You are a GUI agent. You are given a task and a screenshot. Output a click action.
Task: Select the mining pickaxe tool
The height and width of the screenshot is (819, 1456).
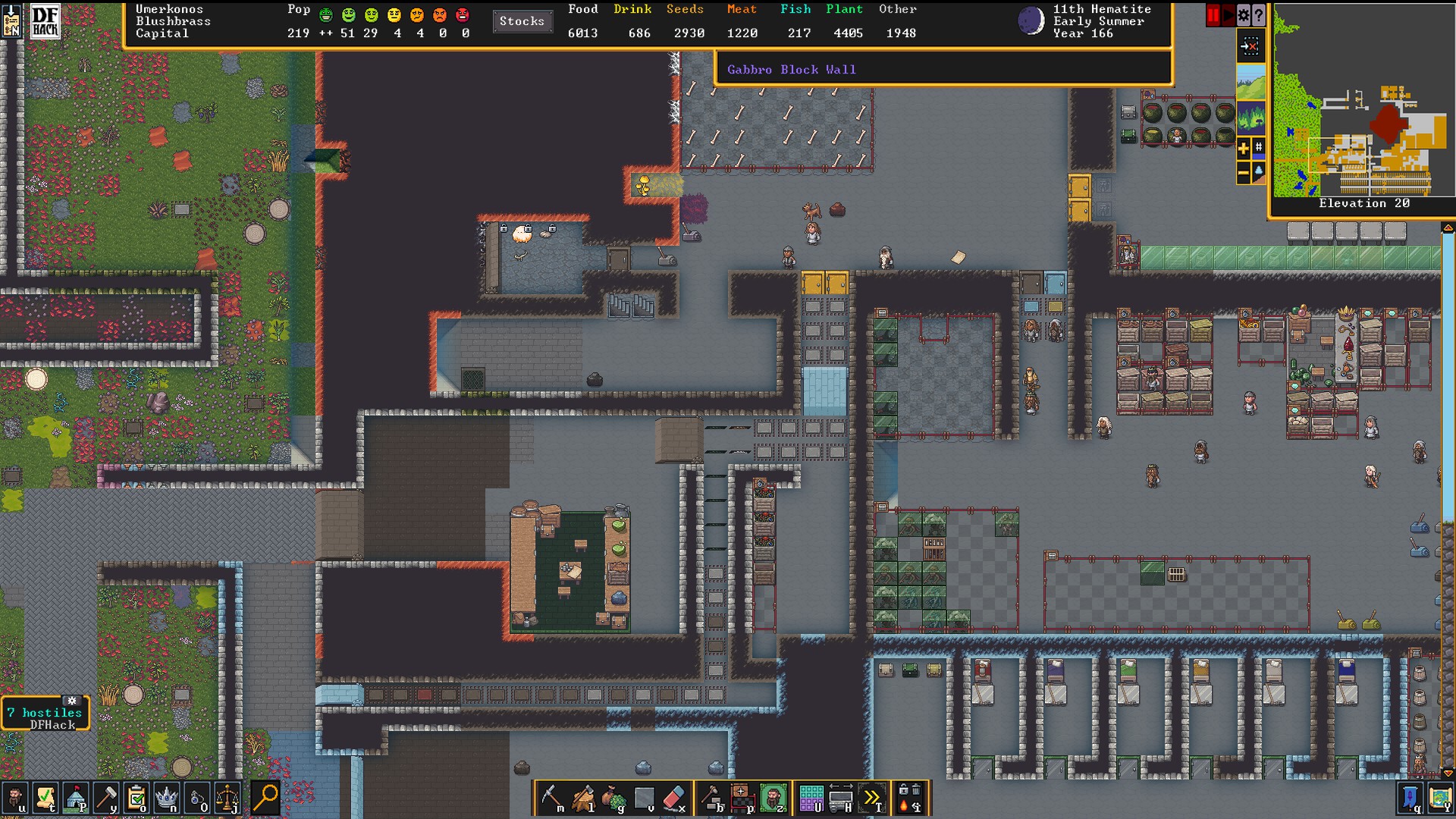552,798
